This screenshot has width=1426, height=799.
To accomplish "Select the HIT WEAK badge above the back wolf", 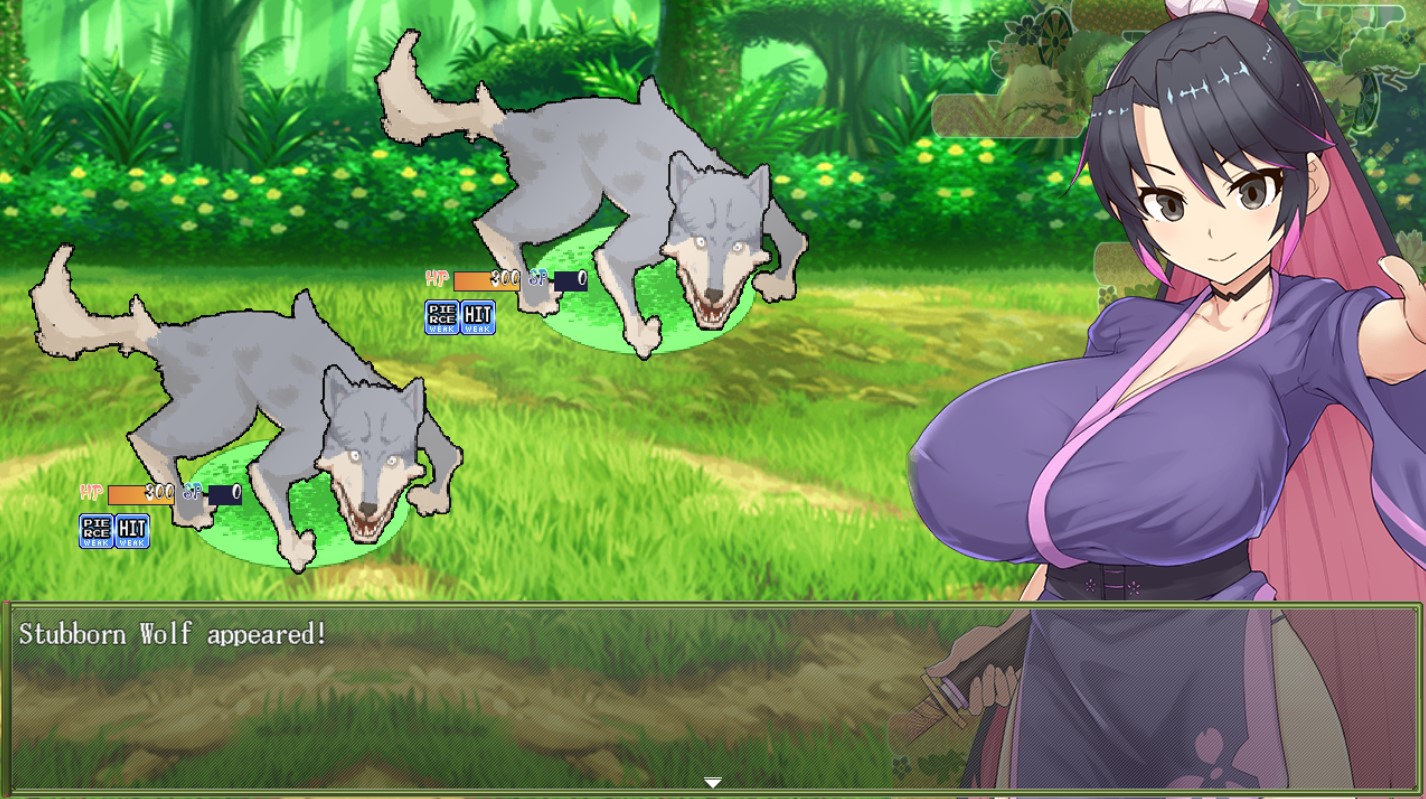I will coord(477,318).
